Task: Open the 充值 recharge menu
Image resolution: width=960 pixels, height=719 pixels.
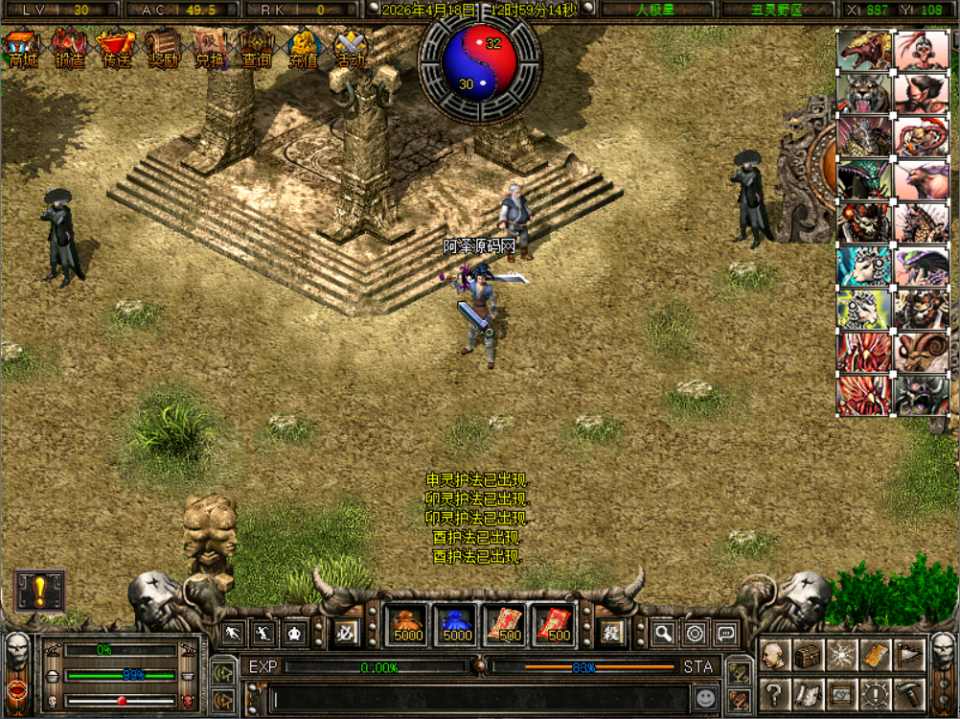Action: coord(303,47)
